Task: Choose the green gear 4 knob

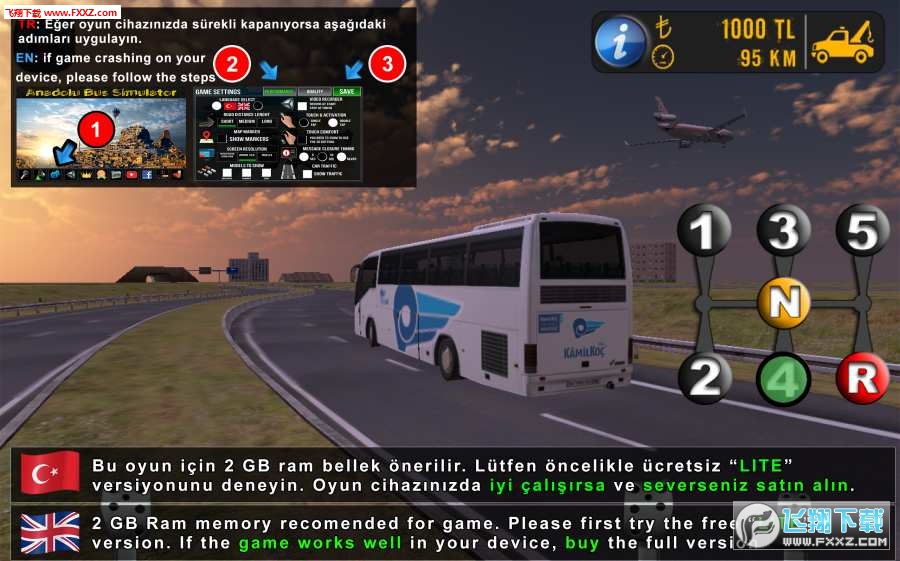Action: point(784,380)
